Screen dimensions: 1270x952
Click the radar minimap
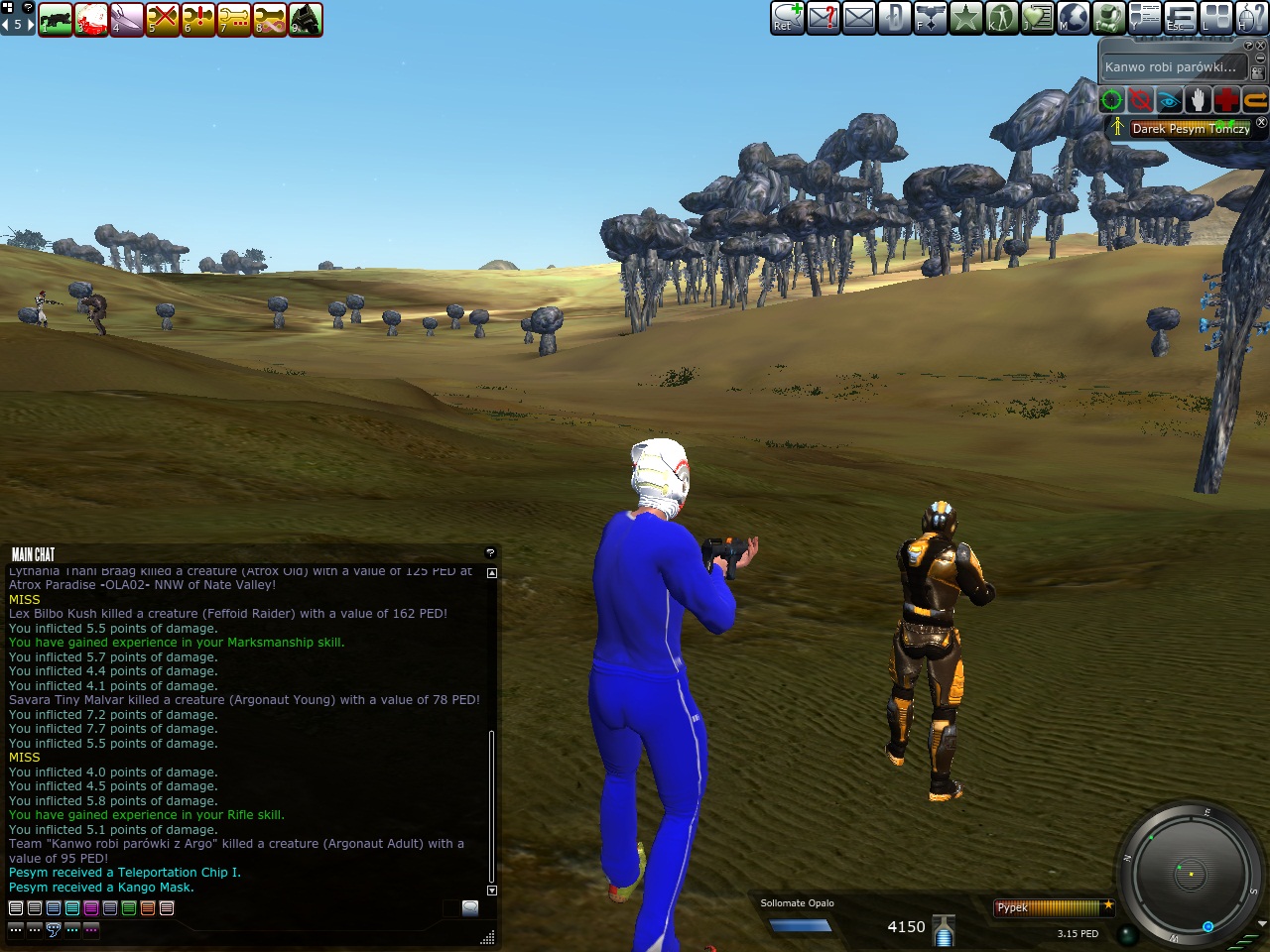click(x=1190, y=874)
